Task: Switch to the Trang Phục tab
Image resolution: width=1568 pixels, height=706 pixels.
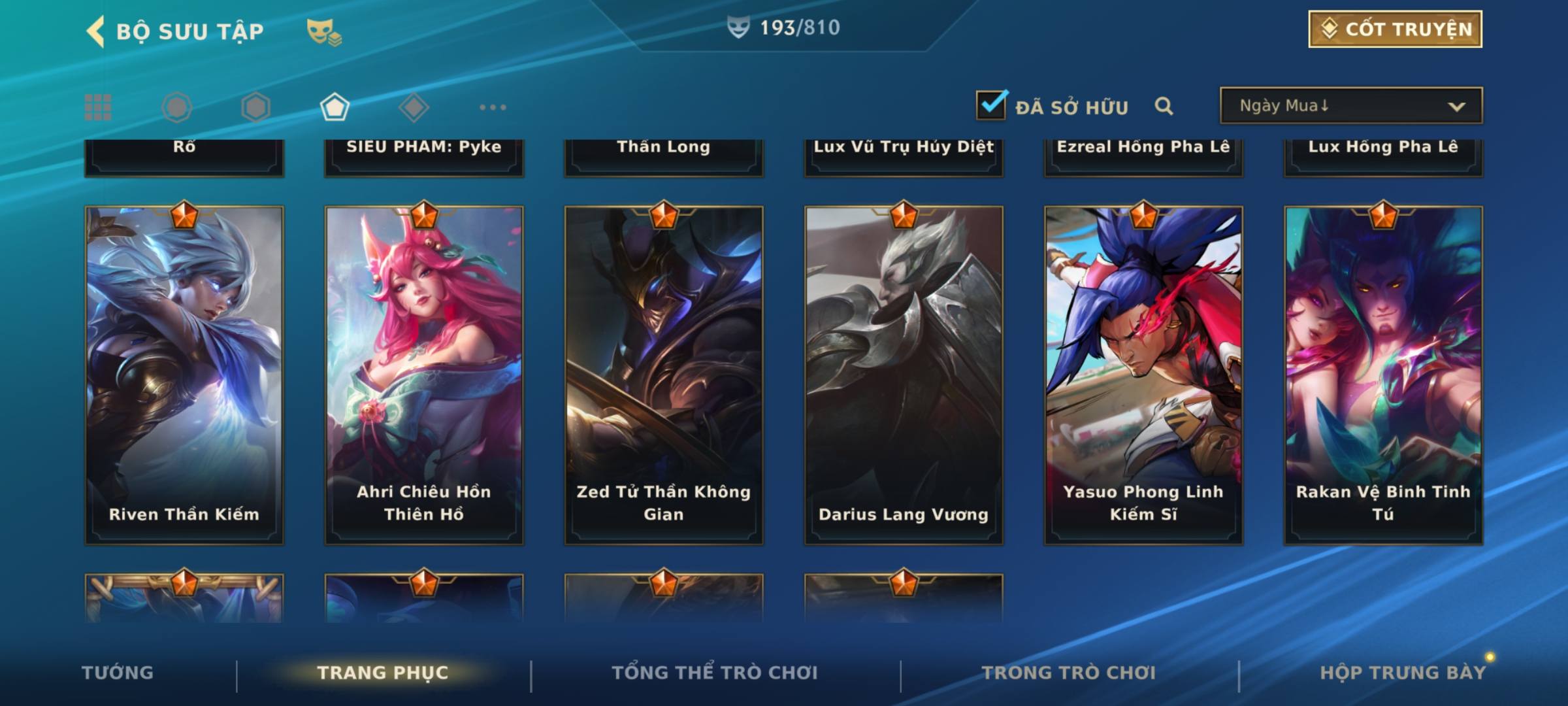Action: [383, 673]
